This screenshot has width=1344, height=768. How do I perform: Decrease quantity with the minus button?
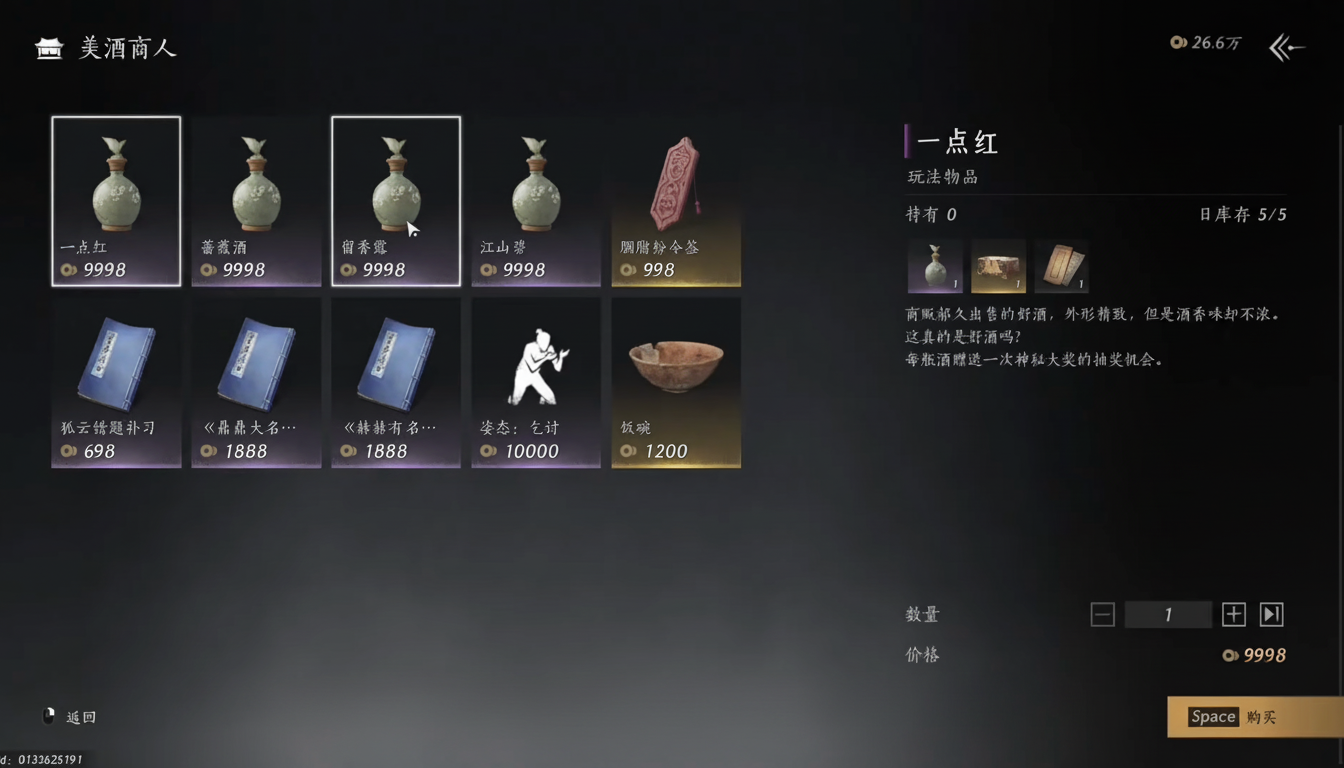coord(1102,614)
